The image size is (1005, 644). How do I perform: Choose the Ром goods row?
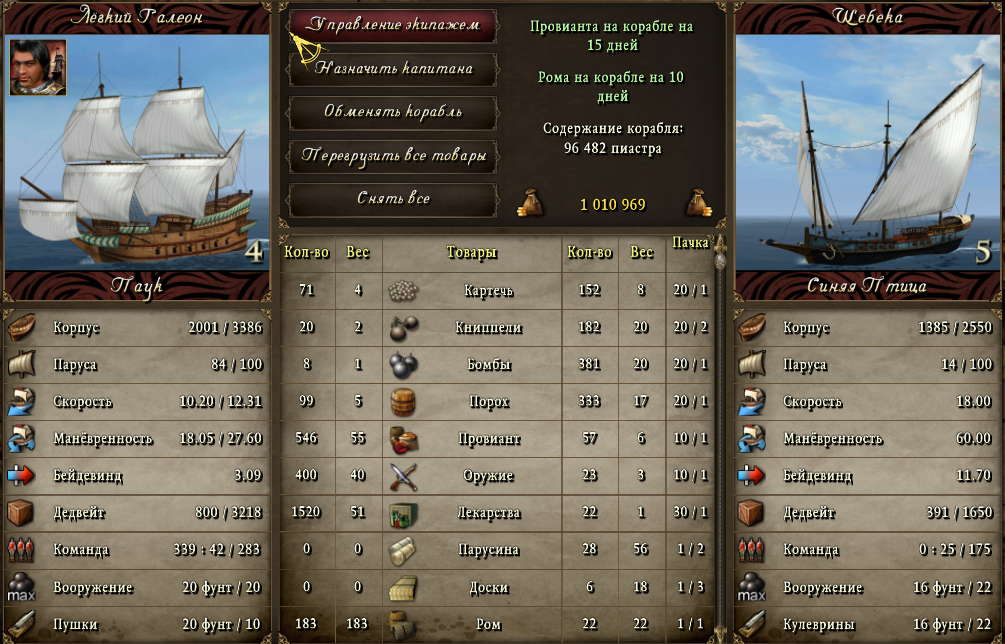pyautogui.click(x=488, y=625)
